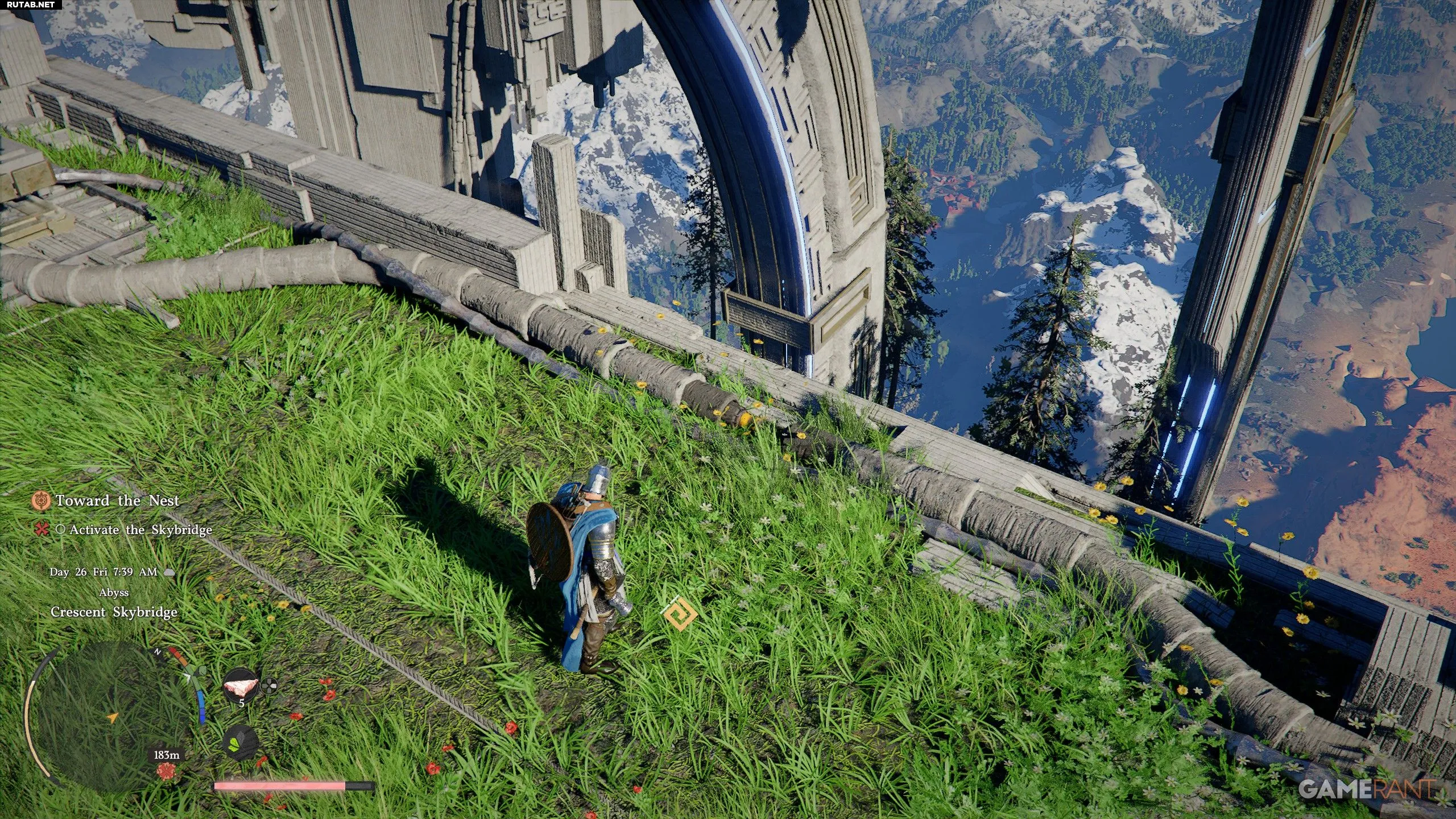Click the red quest marker on minimap
The width and height of the screenshot is (1456, 819).
point(166,772)
